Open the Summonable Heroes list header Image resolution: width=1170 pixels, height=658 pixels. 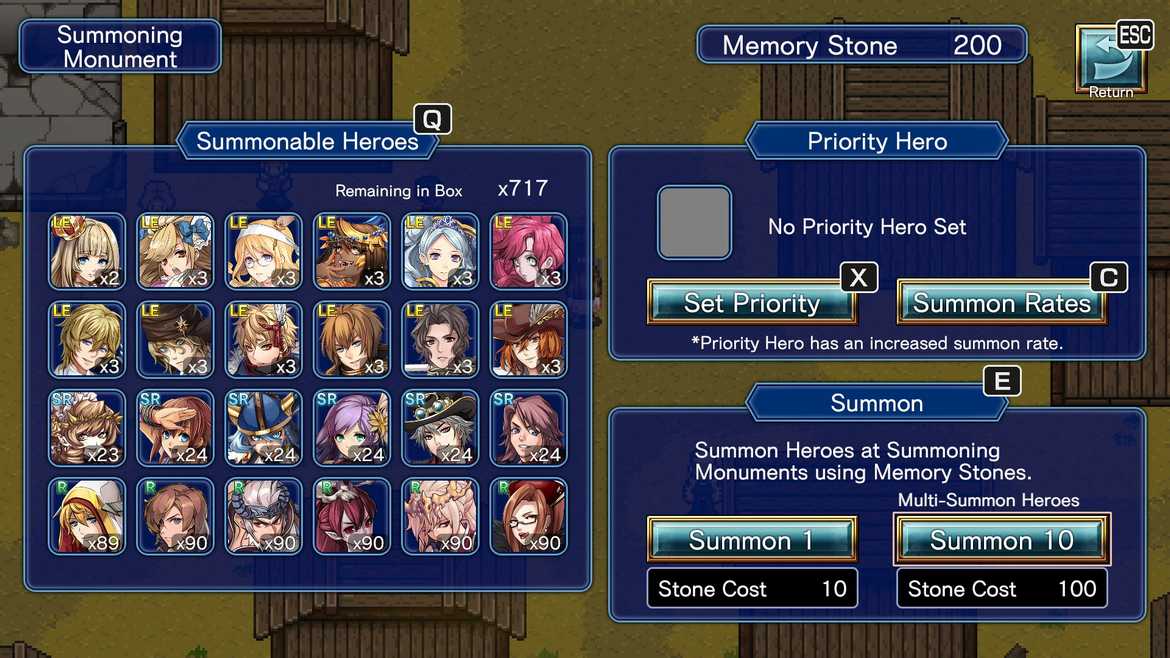click(307, 141)
